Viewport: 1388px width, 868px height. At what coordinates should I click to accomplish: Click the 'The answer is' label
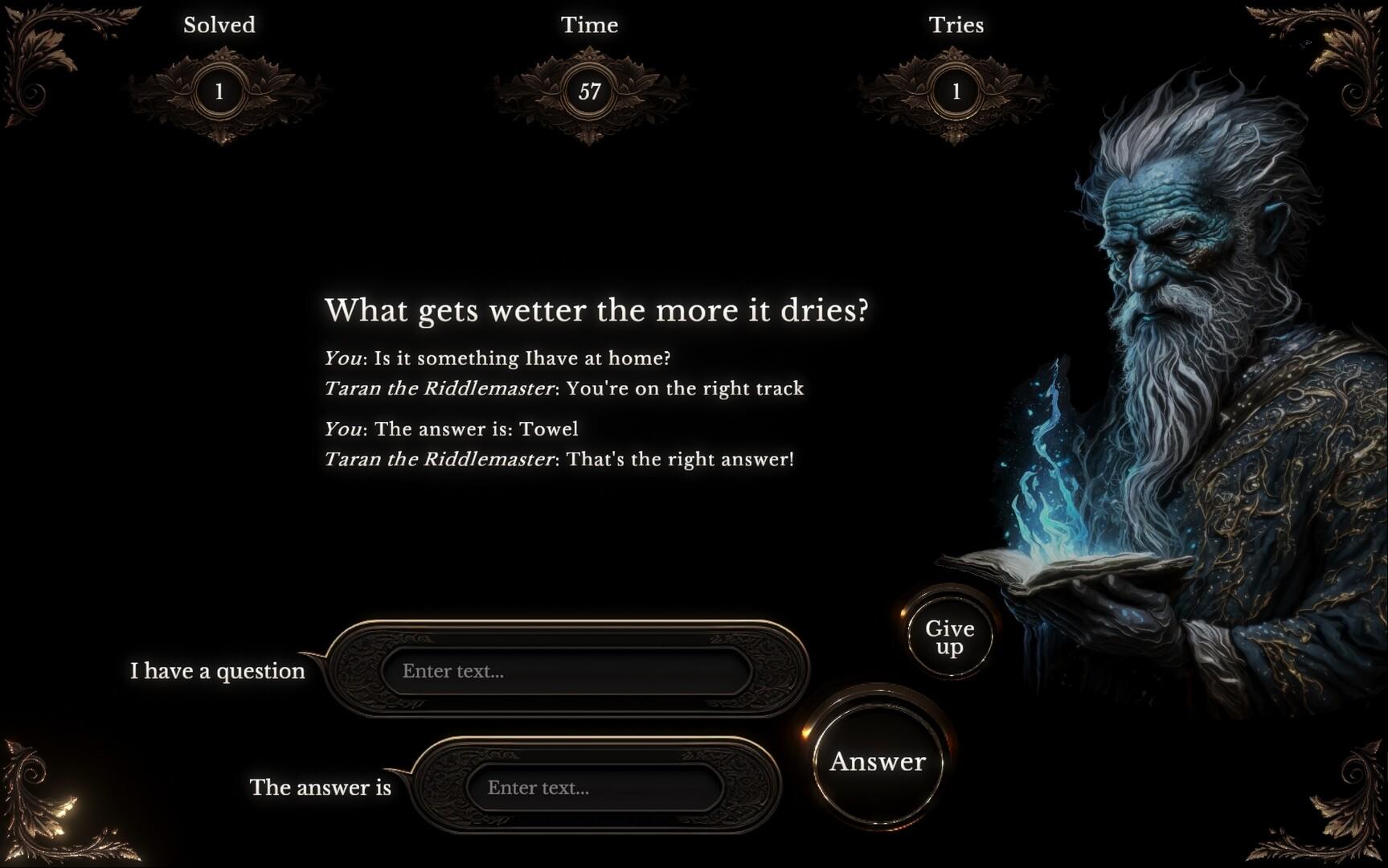coord(320,788)
